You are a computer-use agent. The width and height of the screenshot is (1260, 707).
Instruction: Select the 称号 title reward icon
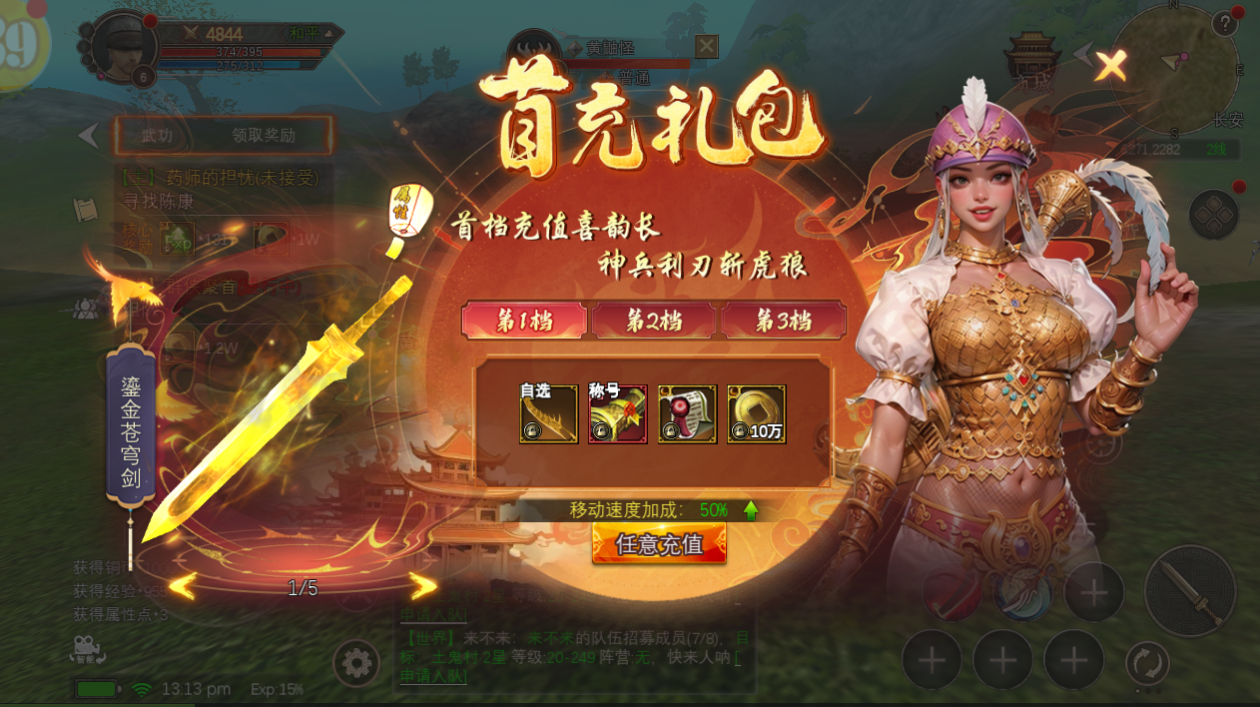[x=617, y=413]
